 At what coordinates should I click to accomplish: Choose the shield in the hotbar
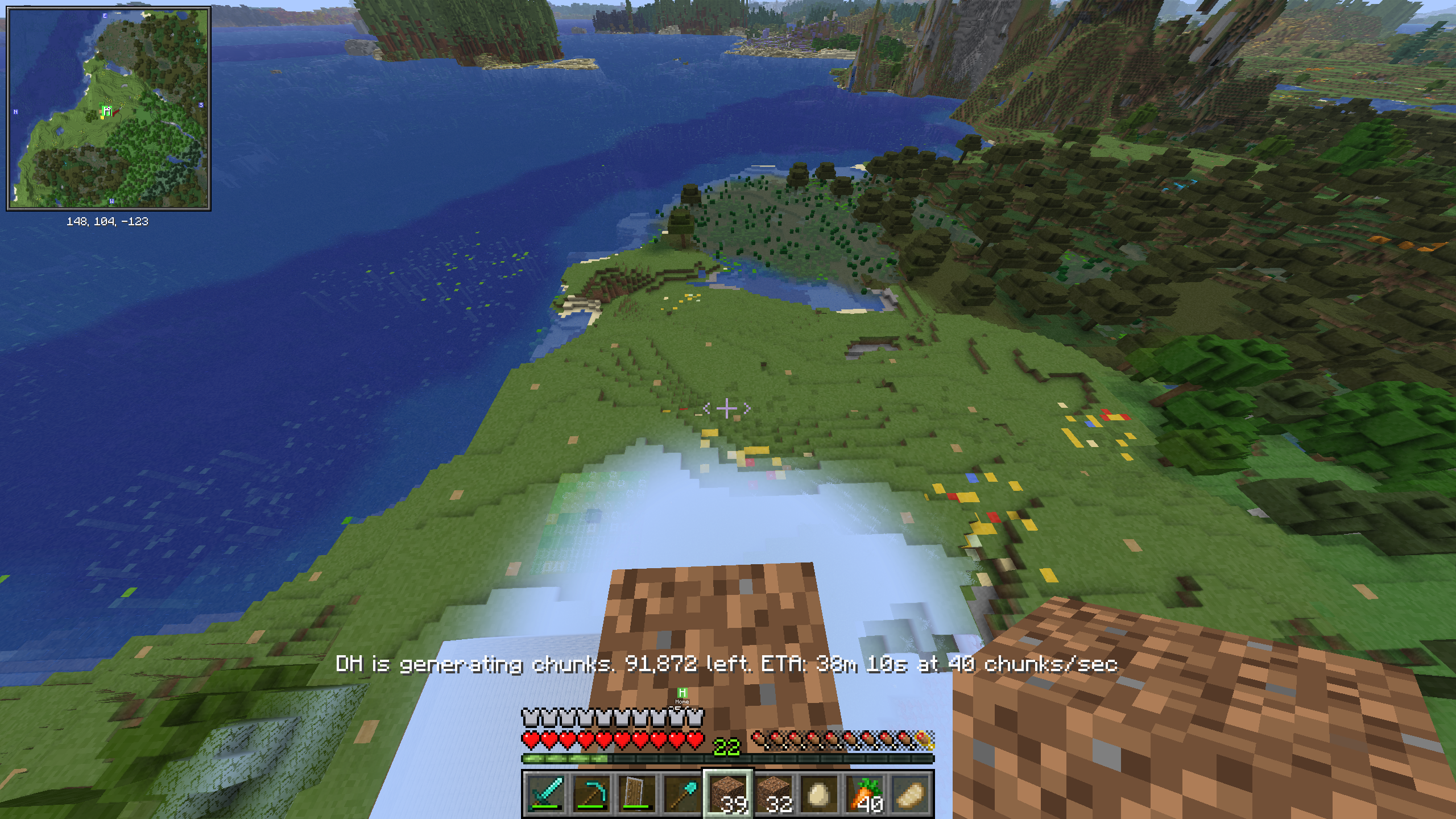[x=637, y=793]
